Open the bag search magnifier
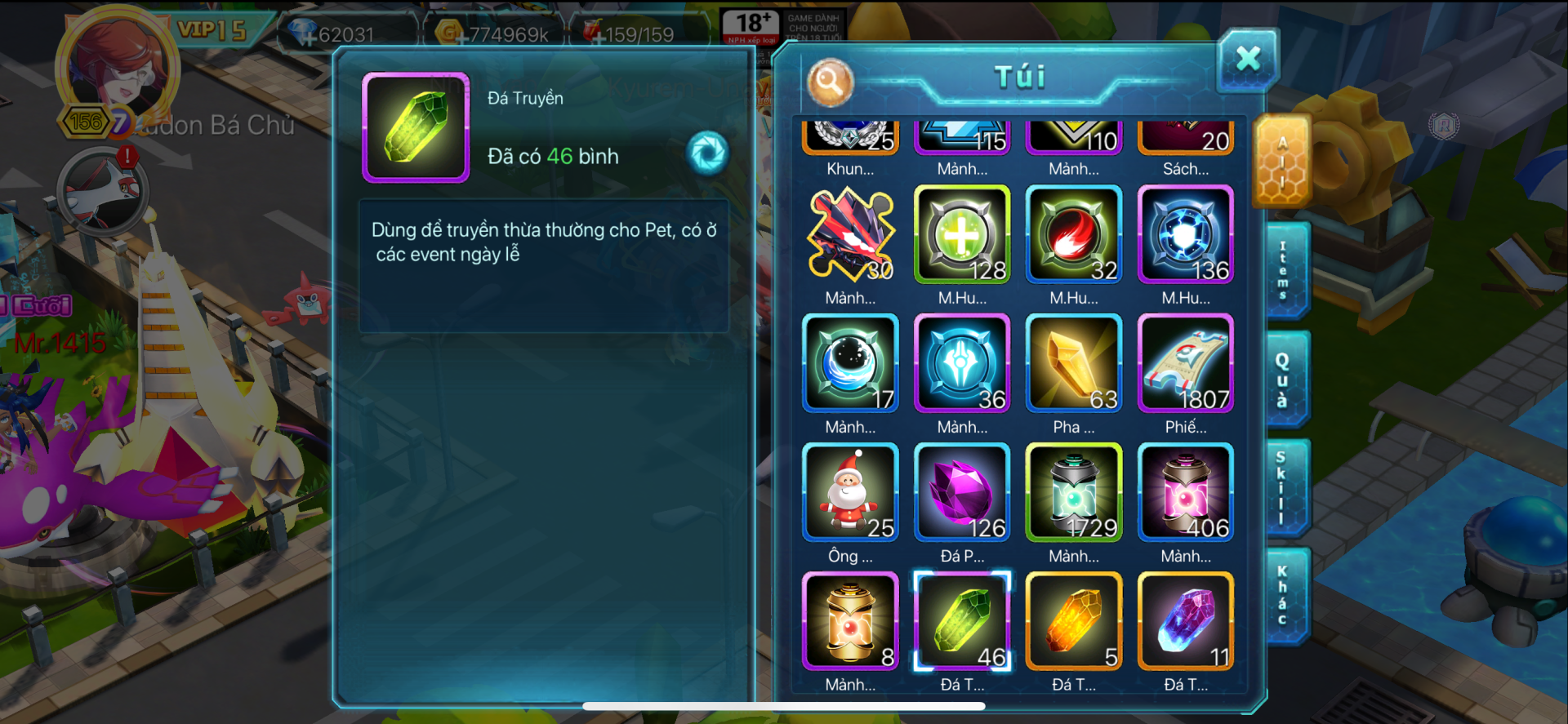 830,82
